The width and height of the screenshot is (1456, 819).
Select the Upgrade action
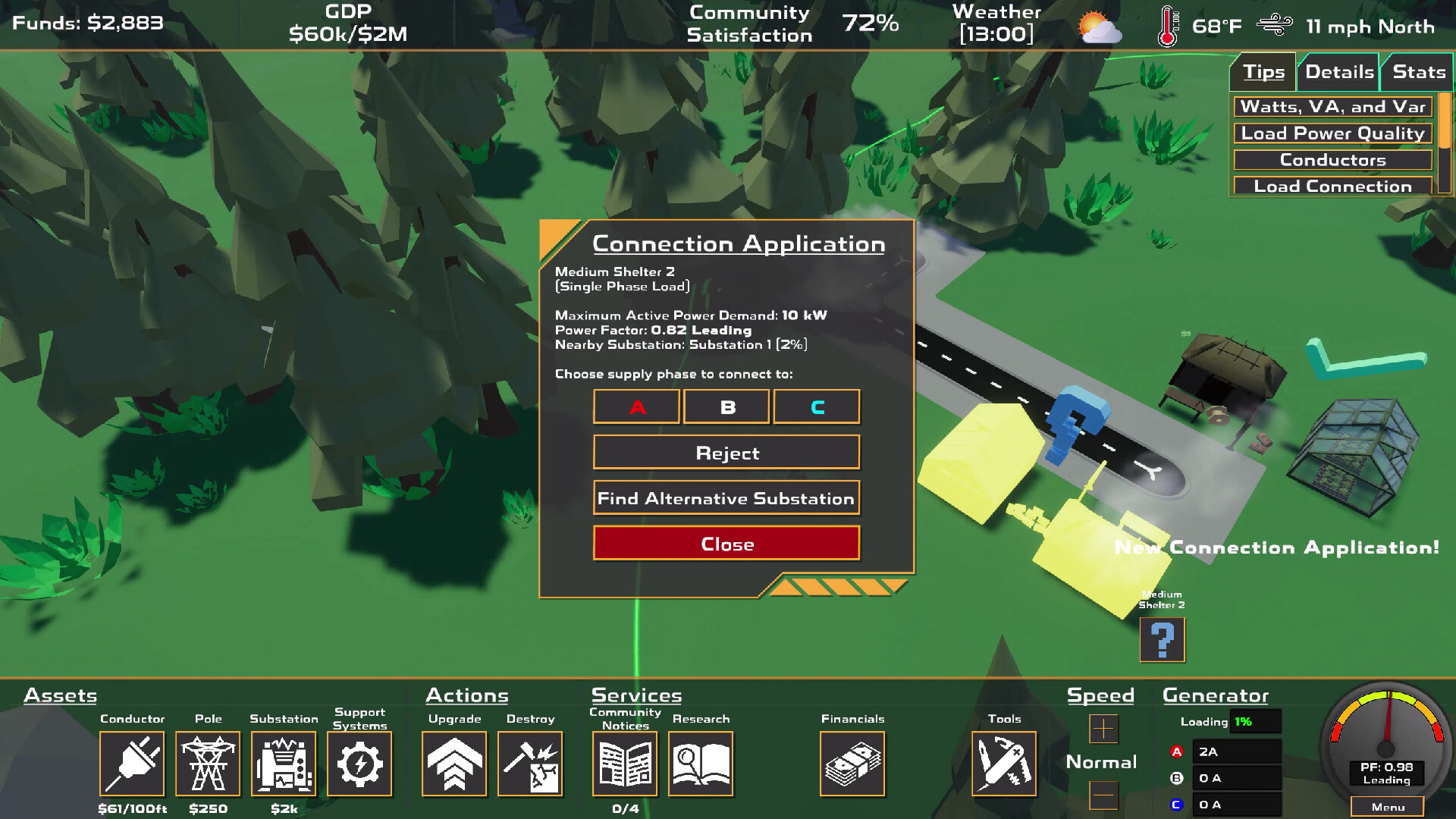453,764
